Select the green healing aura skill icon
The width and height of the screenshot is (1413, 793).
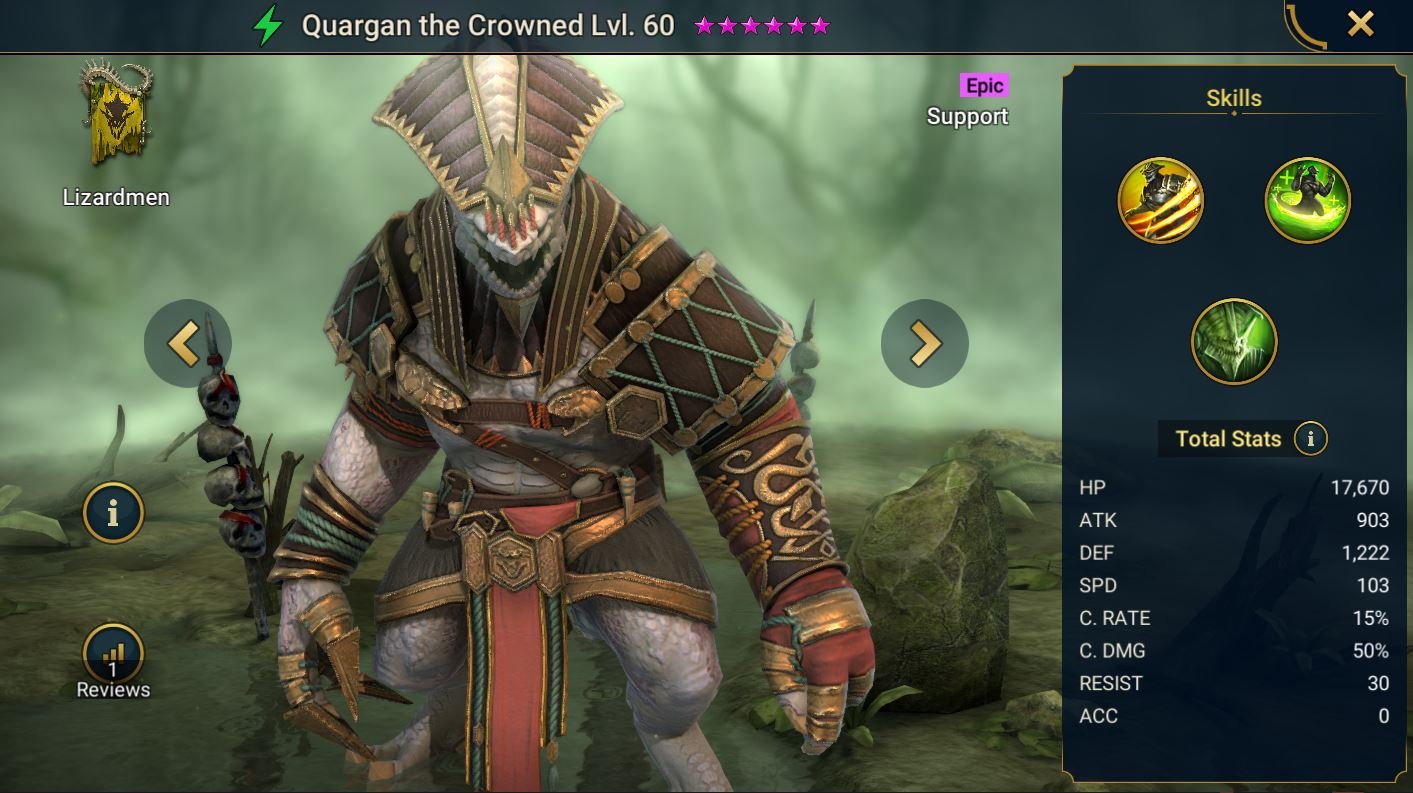coord(1307,200)
